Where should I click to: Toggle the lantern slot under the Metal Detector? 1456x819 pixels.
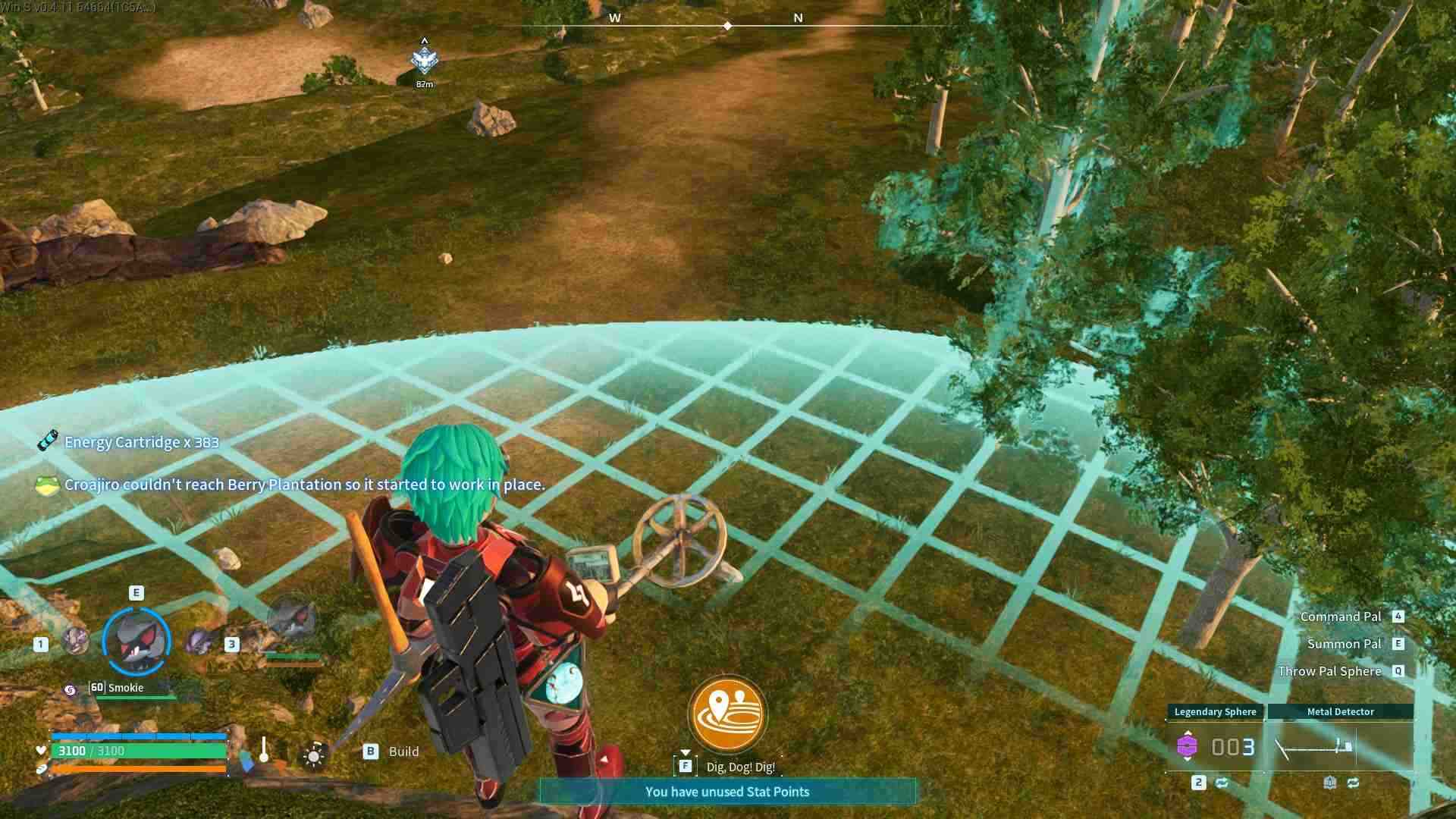click(x=1330, y=782)
